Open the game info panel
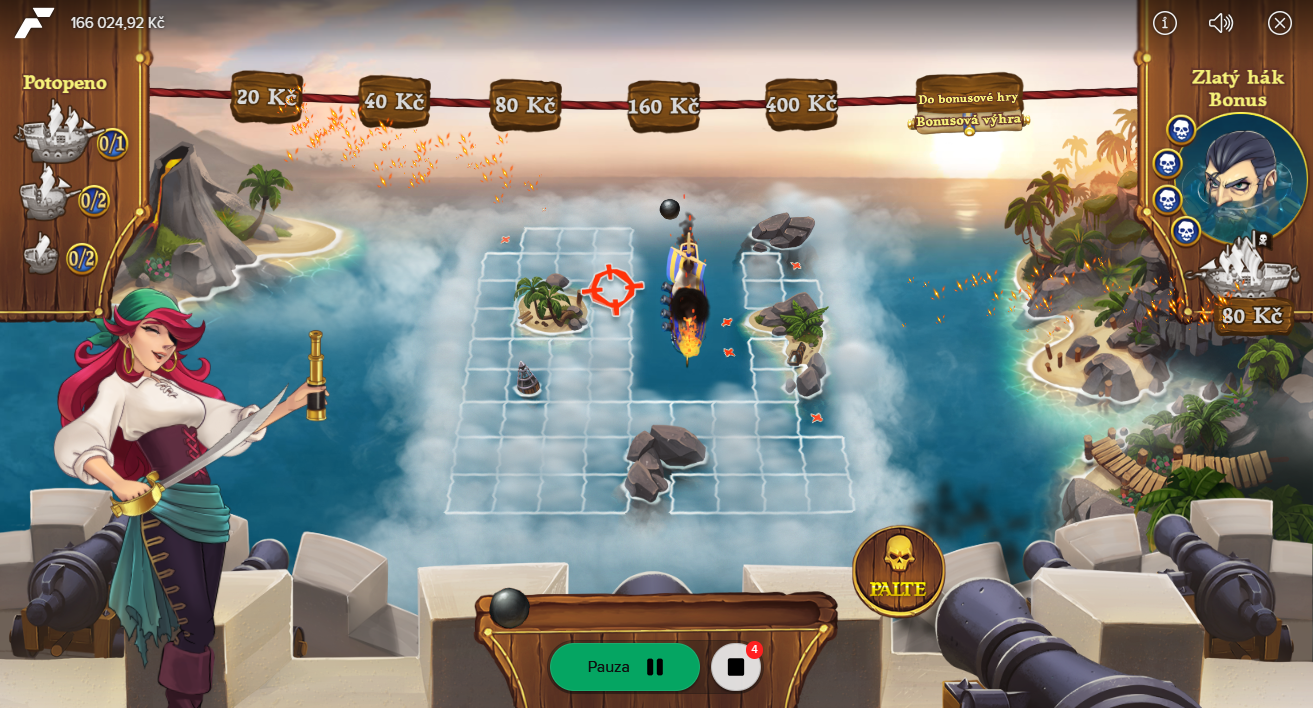Image resolution: width=1313 pixels, height=708 pixels. 1165,23
